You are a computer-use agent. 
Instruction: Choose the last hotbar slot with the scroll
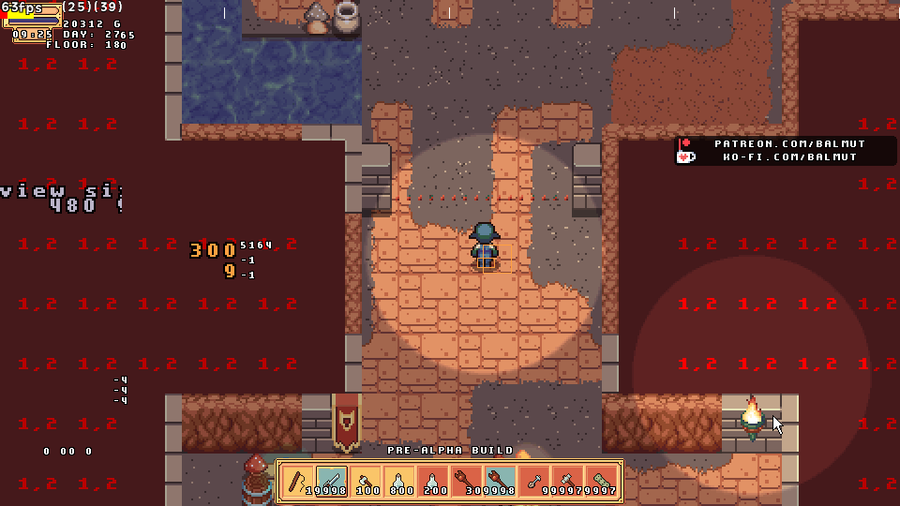click(x=602, y=482)
